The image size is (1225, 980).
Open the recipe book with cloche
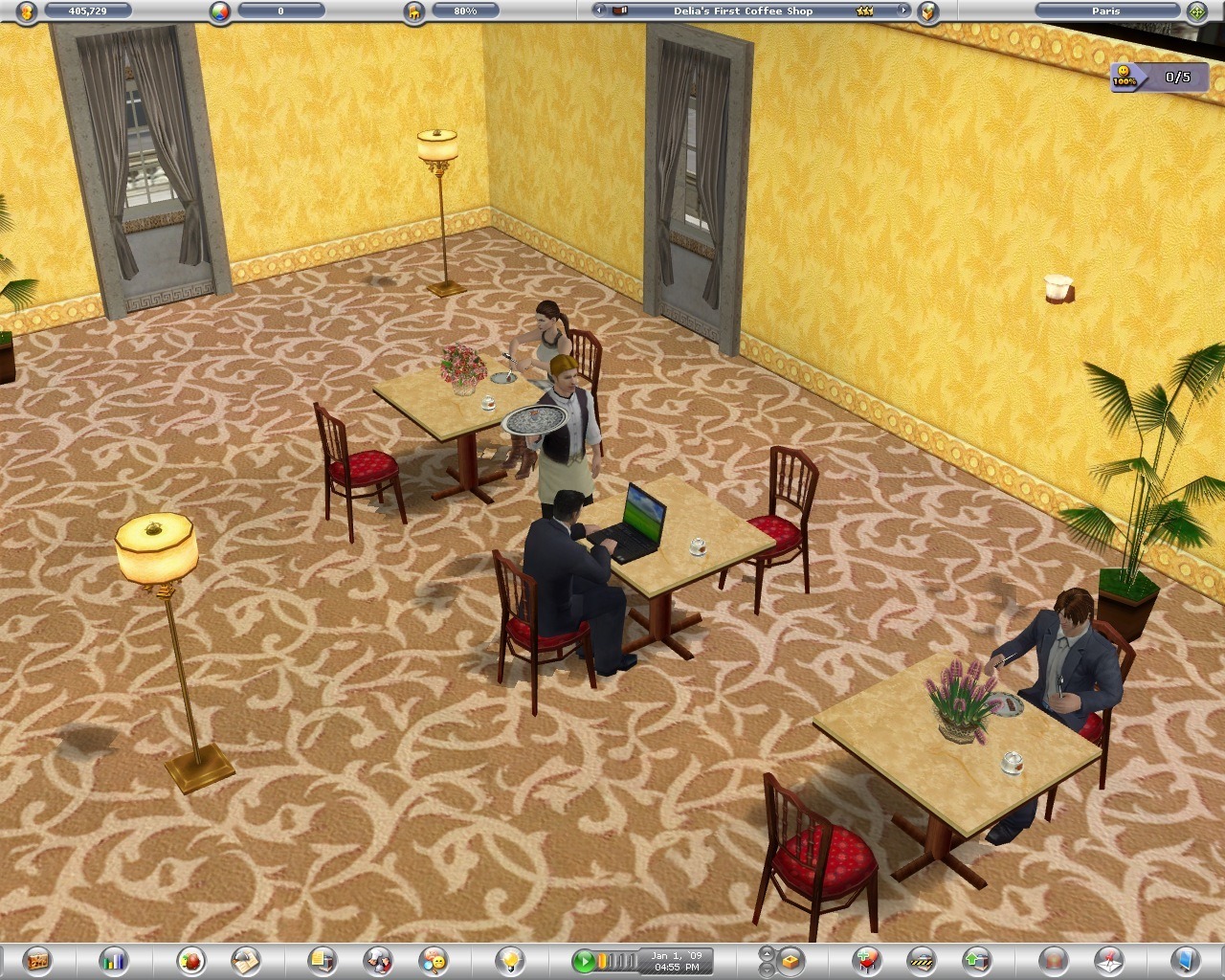pos(246,959)
